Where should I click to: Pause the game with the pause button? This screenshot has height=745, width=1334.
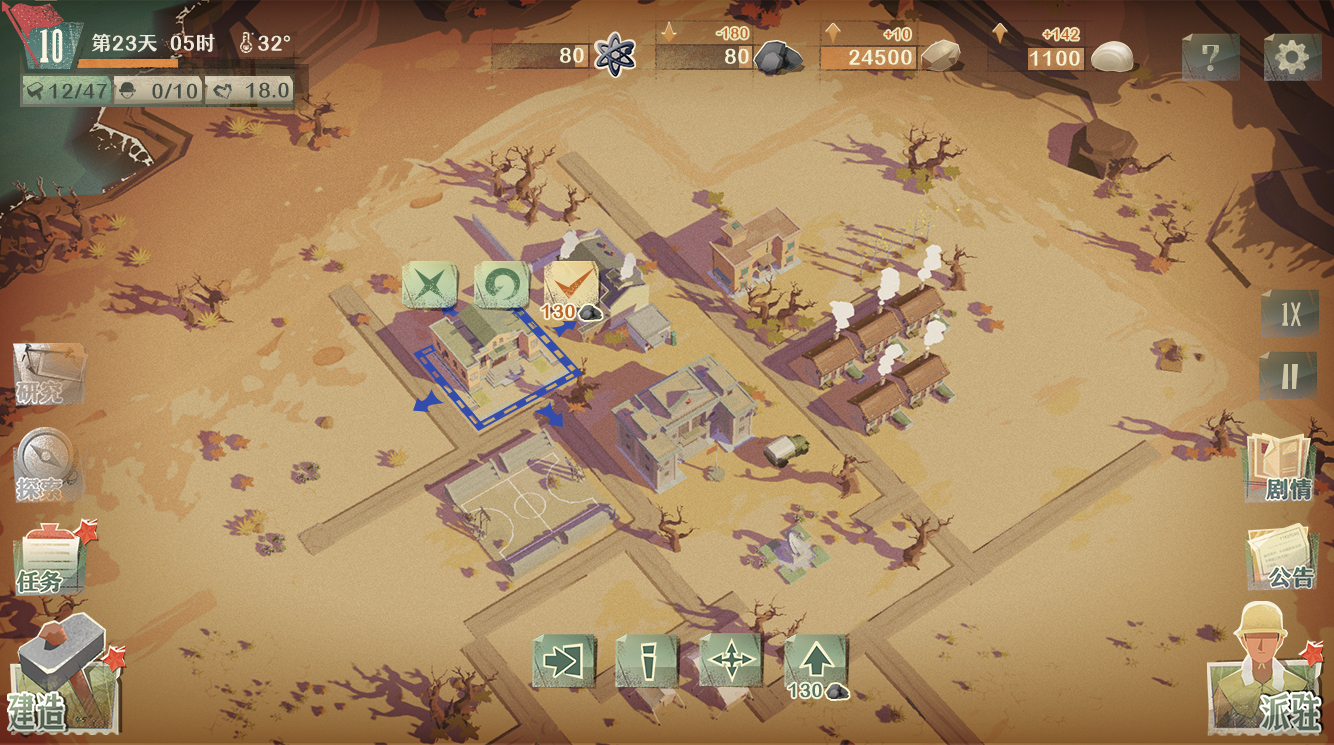[x=1289, y=375]
